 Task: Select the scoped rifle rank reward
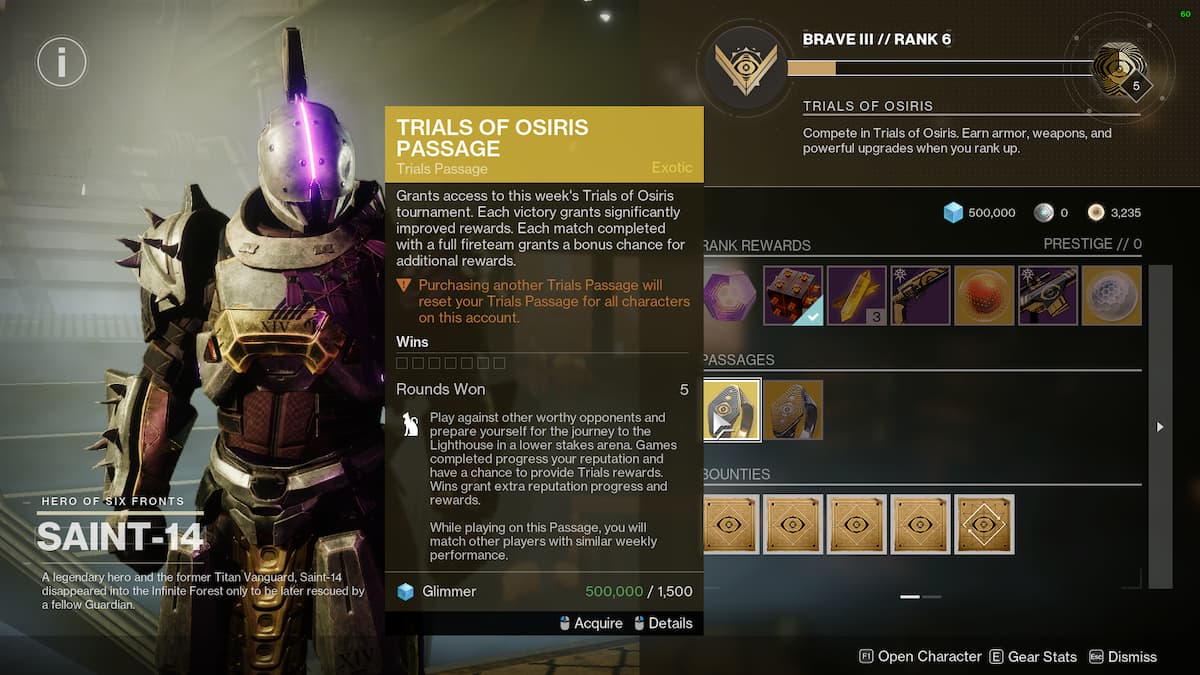click(x=1048, y=295)
